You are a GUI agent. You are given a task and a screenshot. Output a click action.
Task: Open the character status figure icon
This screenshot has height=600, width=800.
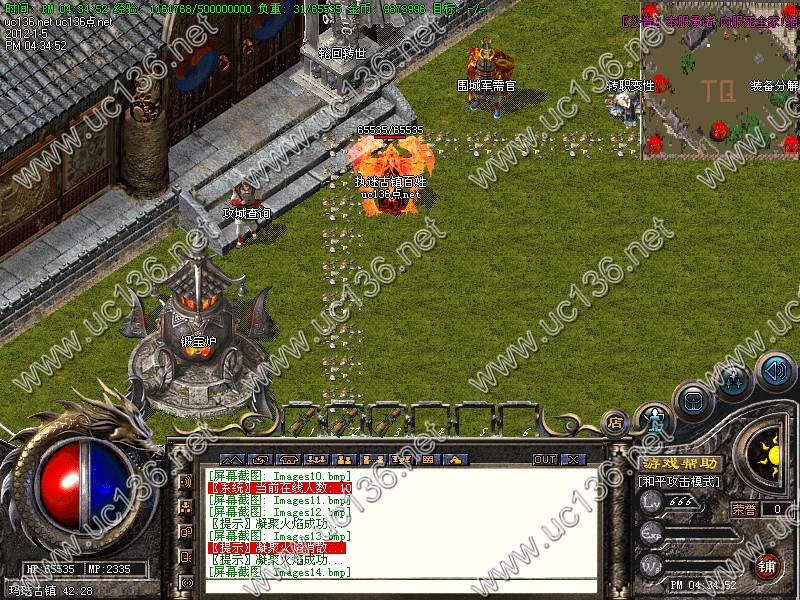(x=654, y=419)
